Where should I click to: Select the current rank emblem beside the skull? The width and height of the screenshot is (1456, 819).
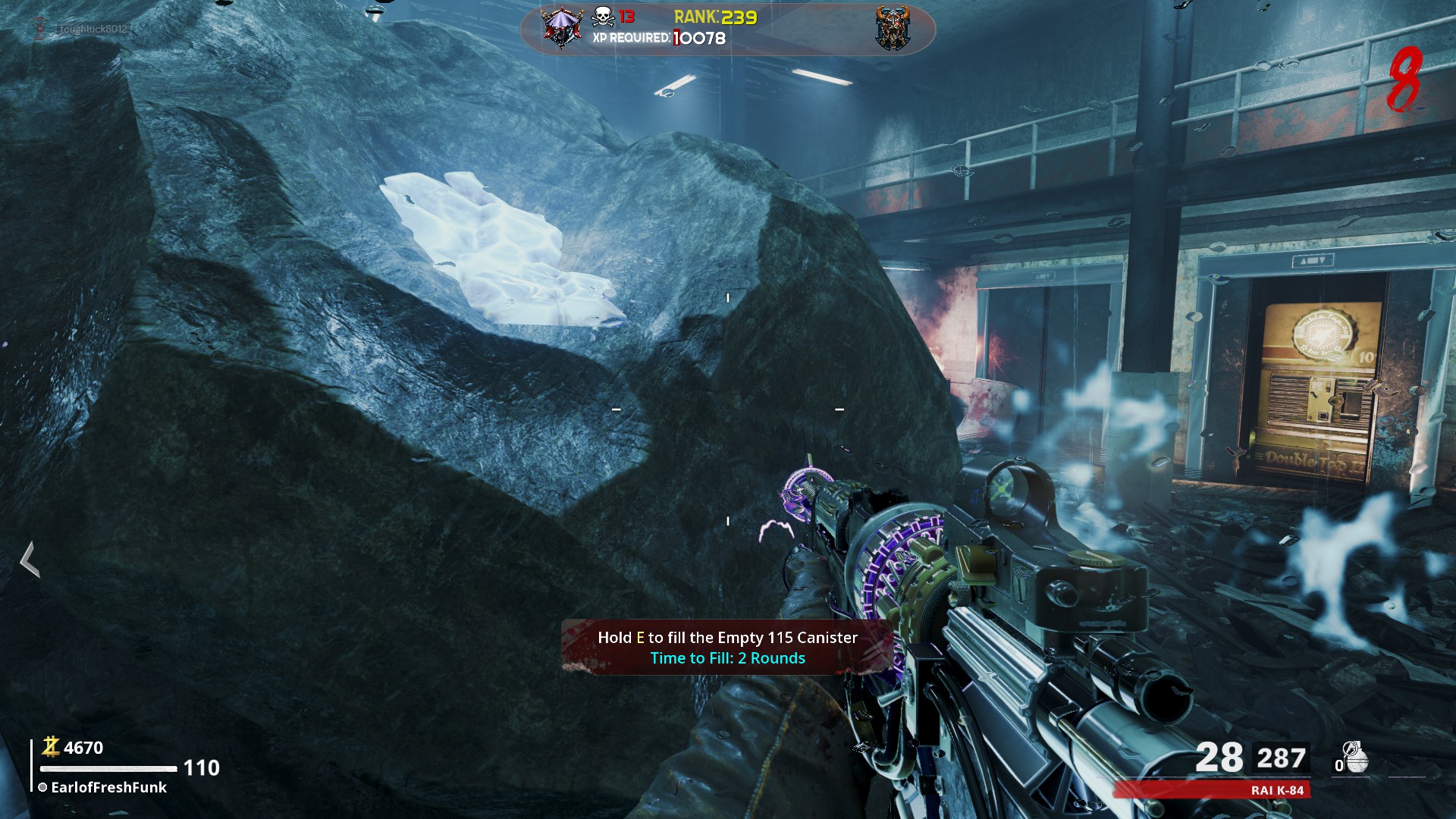pos(562,28)
